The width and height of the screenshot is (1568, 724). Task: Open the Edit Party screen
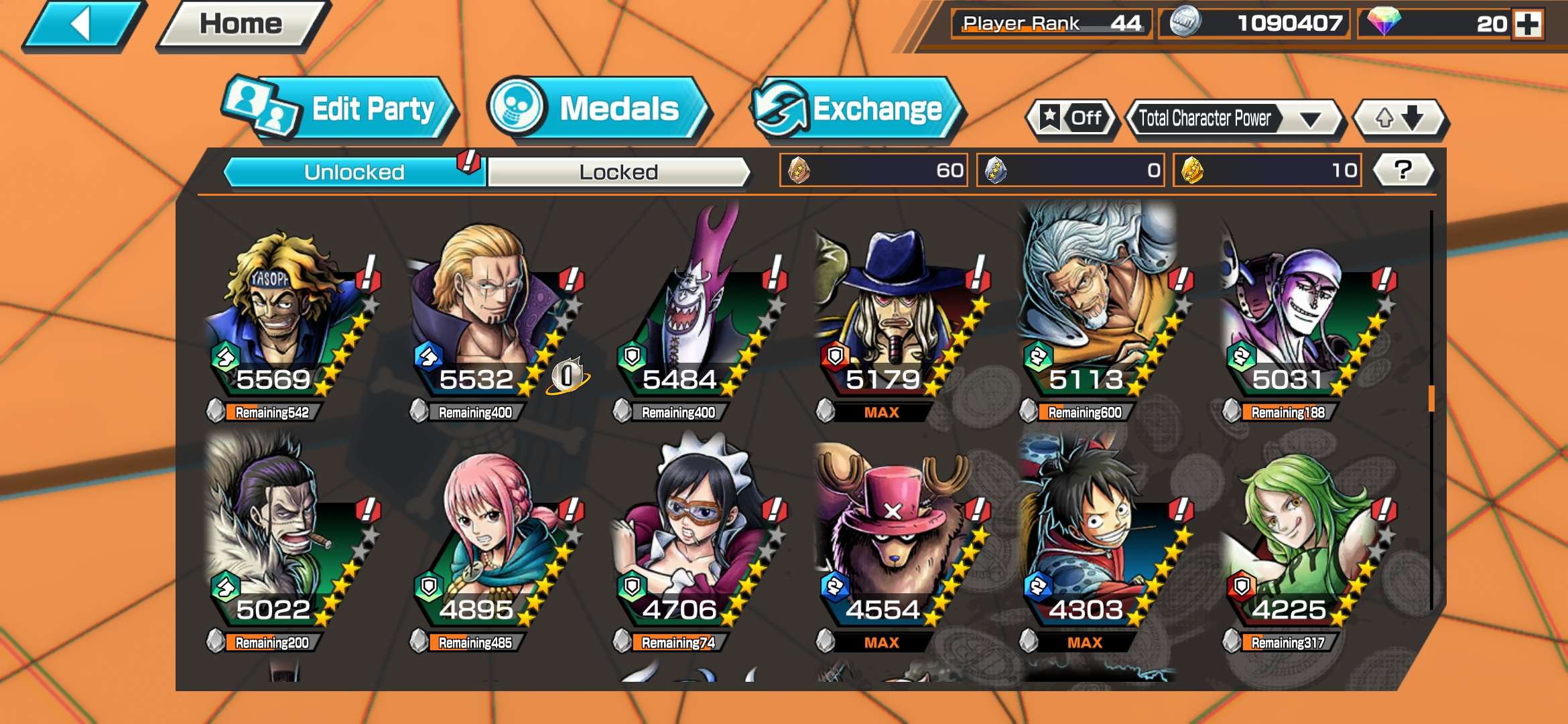tap(348, 109)
